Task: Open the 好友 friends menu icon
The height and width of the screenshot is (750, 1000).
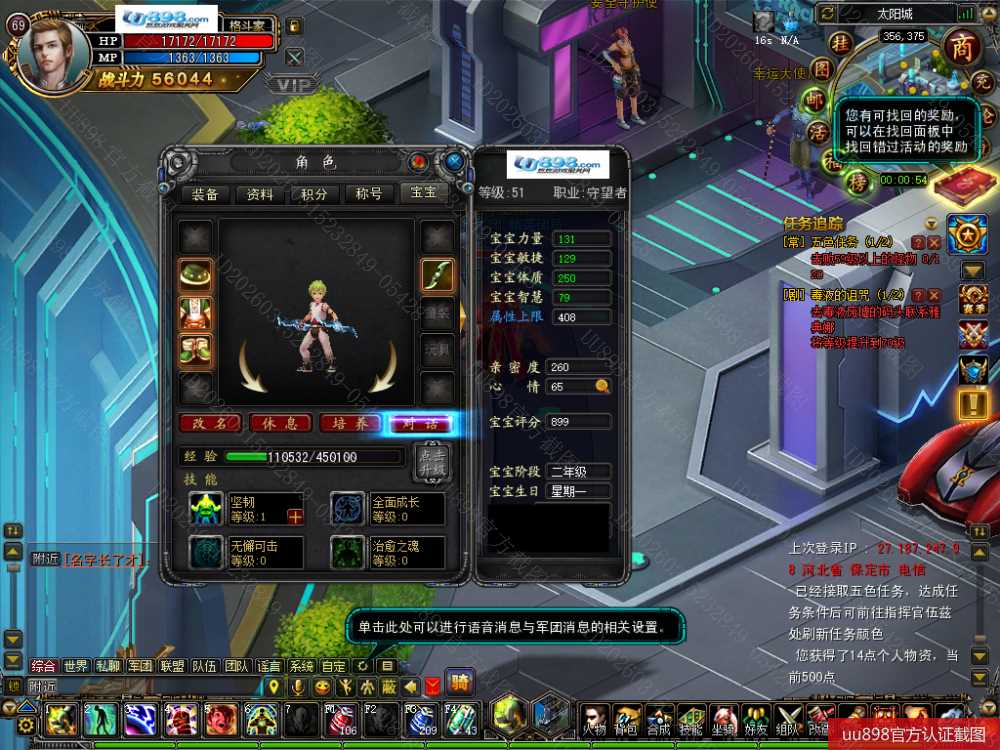Action: (x=756, y=718)
